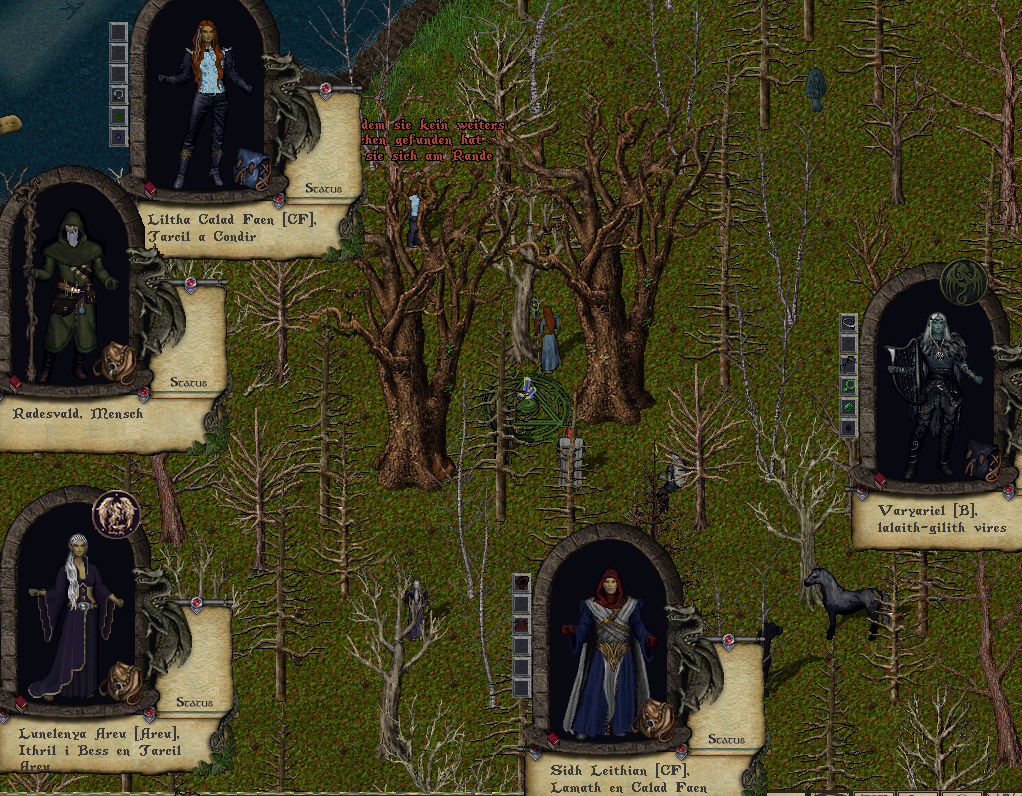Click Varyariel's green dragon medallion
Viewport: 1022px width, 796px height.
point(963,283)
